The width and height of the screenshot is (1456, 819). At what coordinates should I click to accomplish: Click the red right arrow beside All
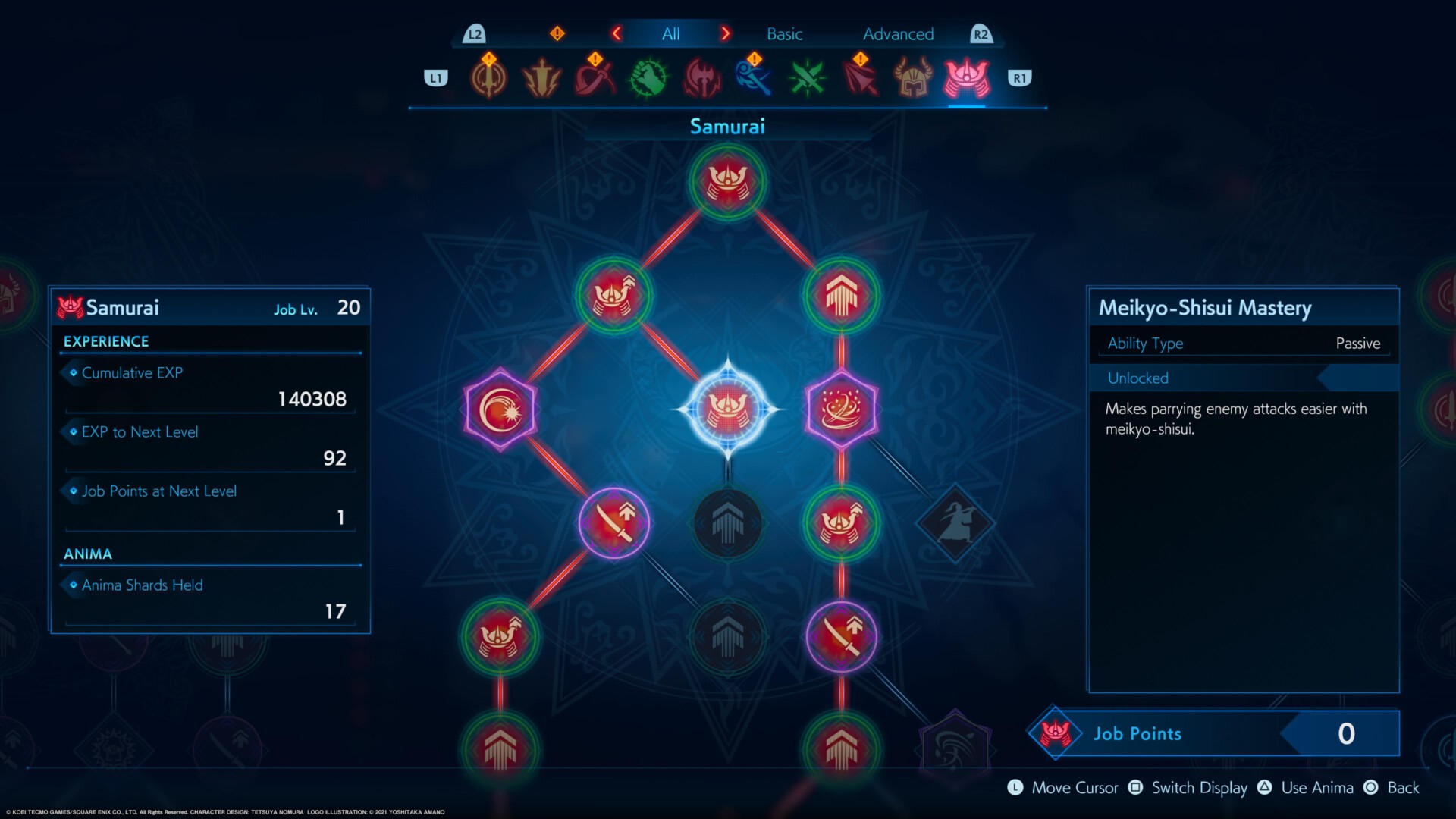point(726,33)
